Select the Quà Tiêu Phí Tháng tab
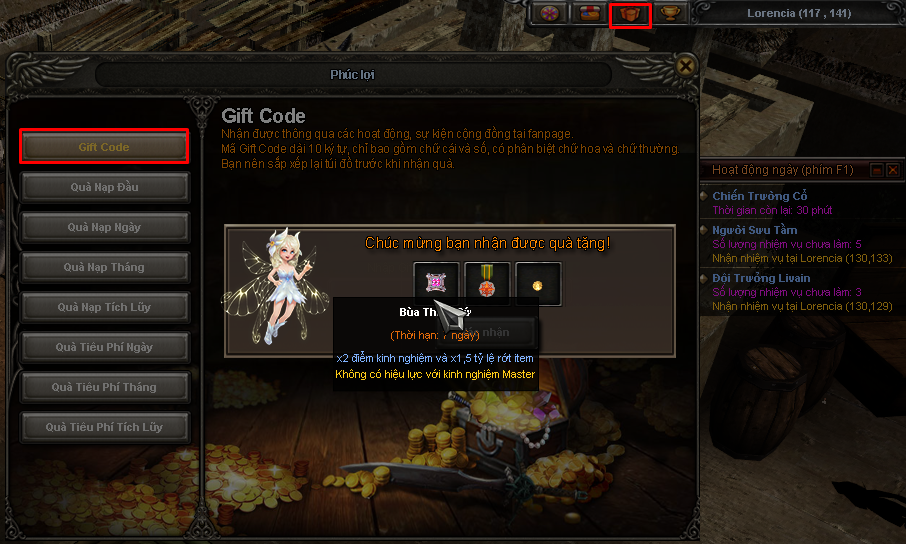This screenshot has height=544, width=906. (104, 387)
